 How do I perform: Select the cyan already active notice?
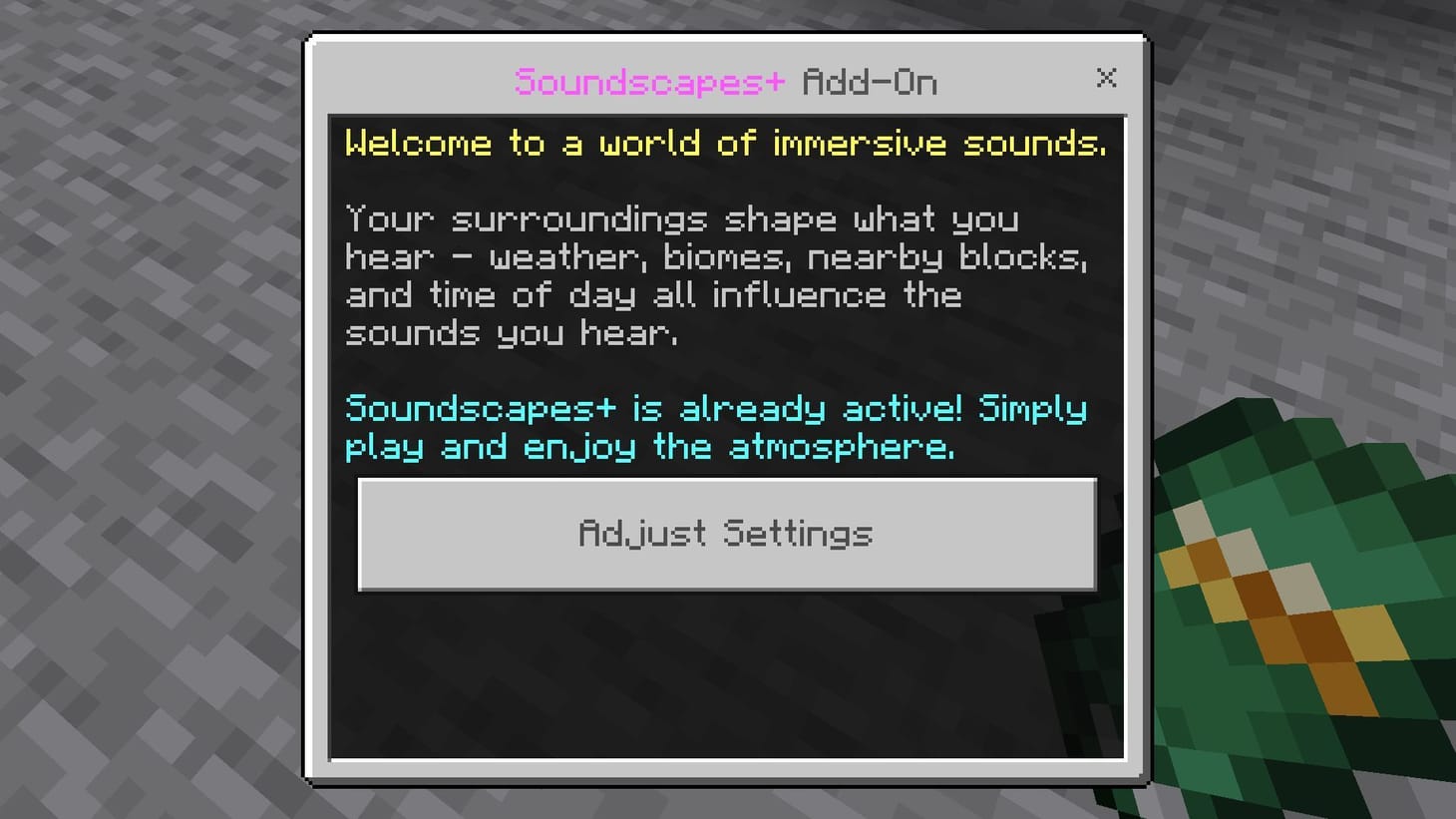[714, 427]
